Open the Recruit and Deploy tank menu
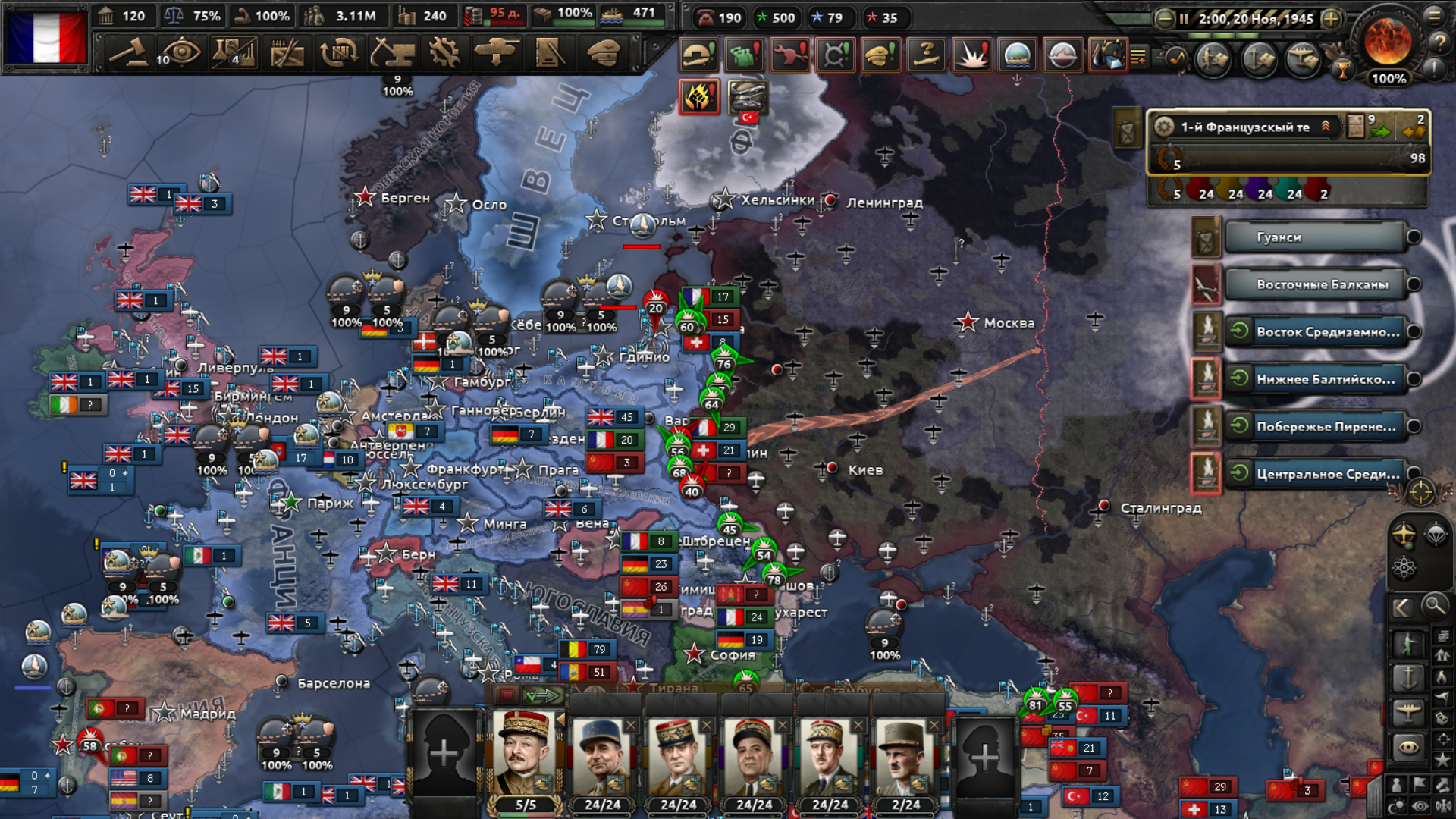The width and height of the screenshot is (1456, 819). coord(497,53)
